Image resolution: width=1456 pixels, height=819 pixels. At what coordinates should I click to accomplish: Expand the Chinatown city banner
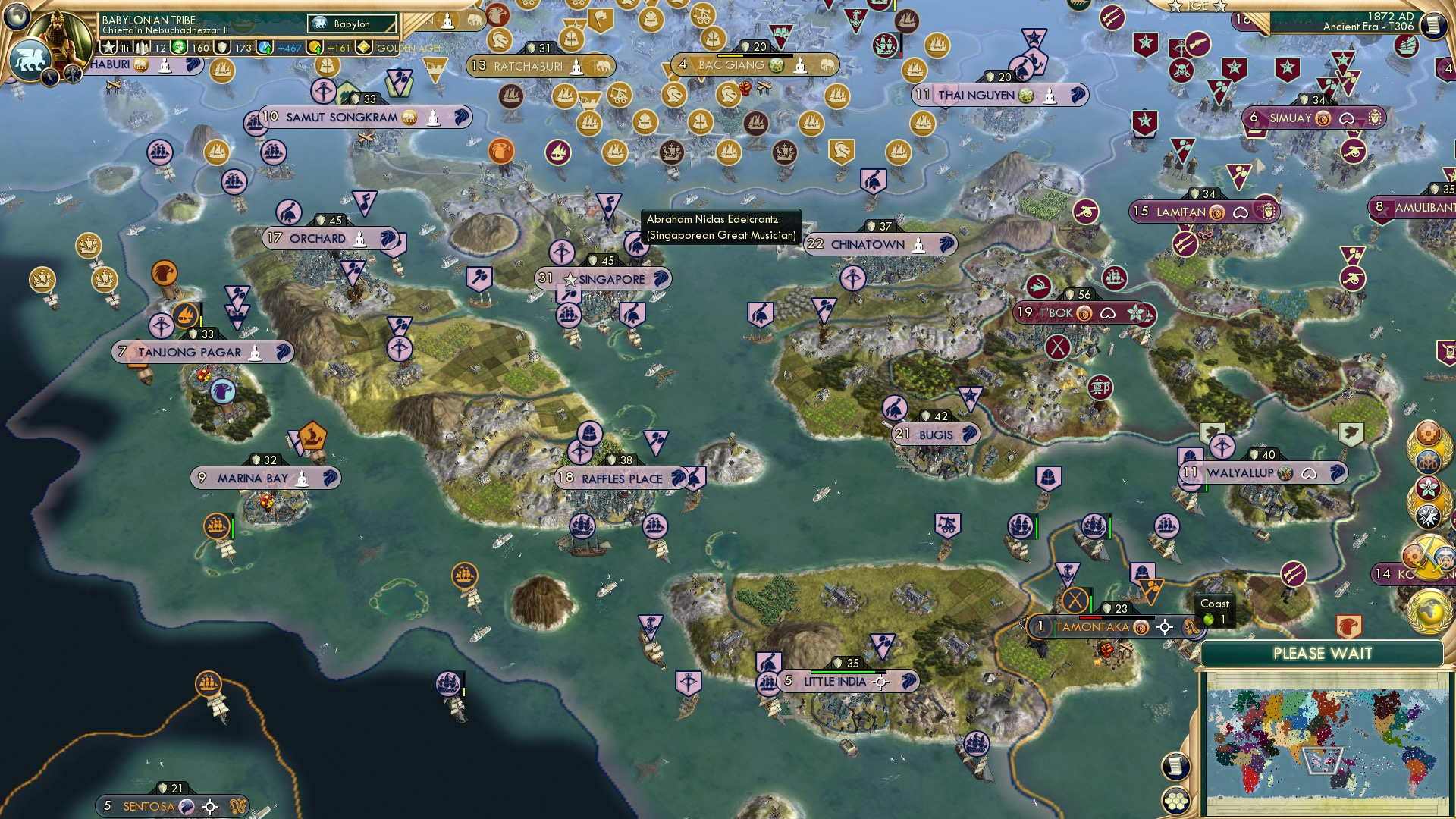coord(880,244)
